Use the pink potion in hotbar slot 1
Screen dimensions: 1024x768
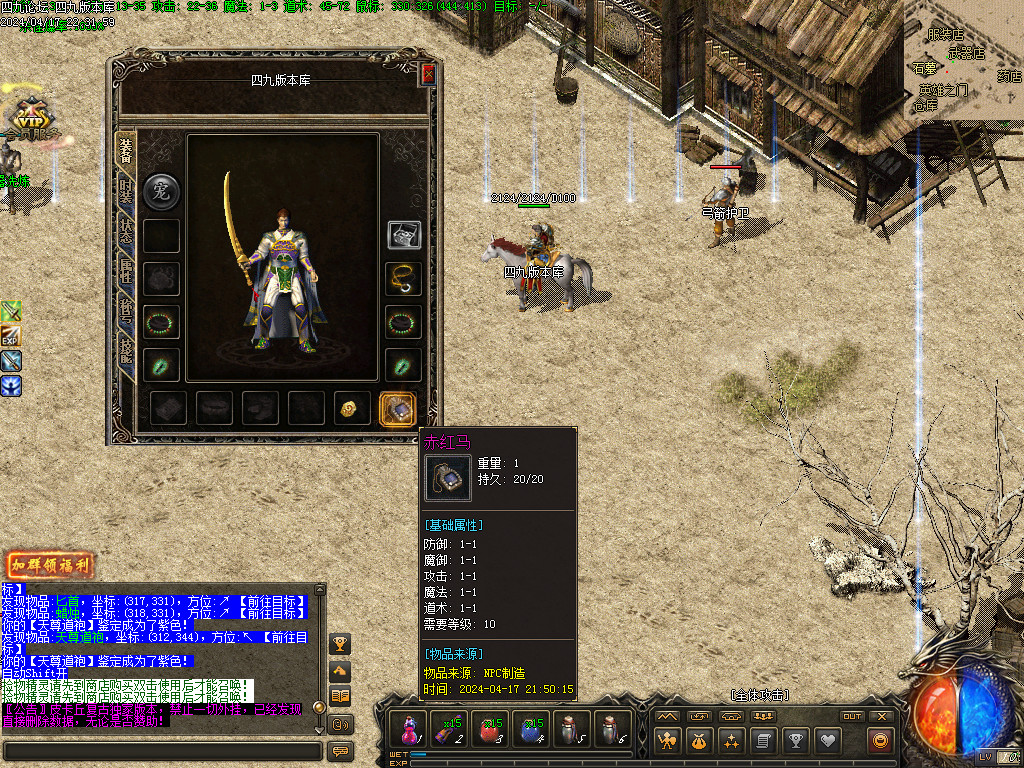coord(410,729)
